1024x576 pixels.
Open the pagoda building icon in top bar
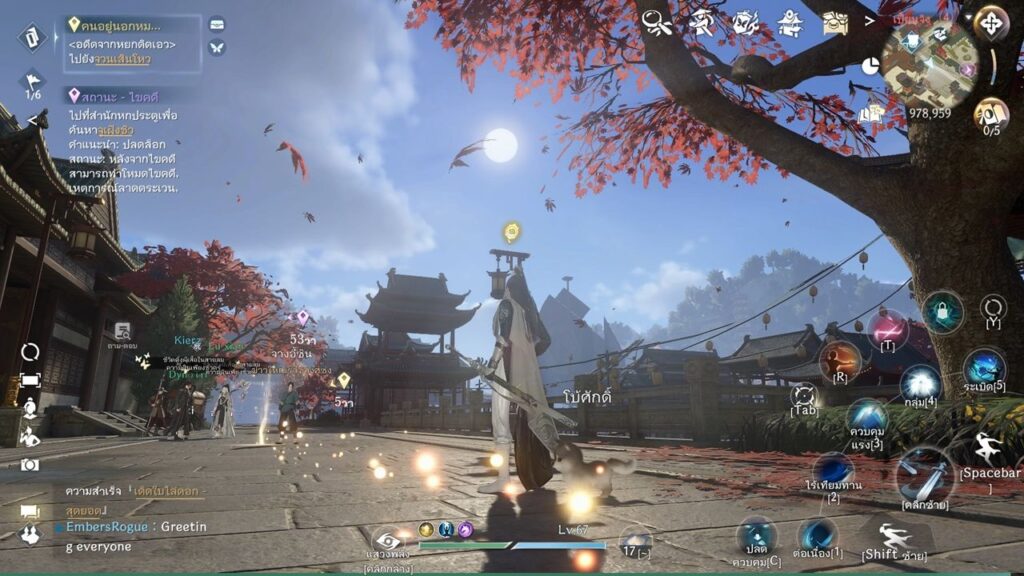792,22
